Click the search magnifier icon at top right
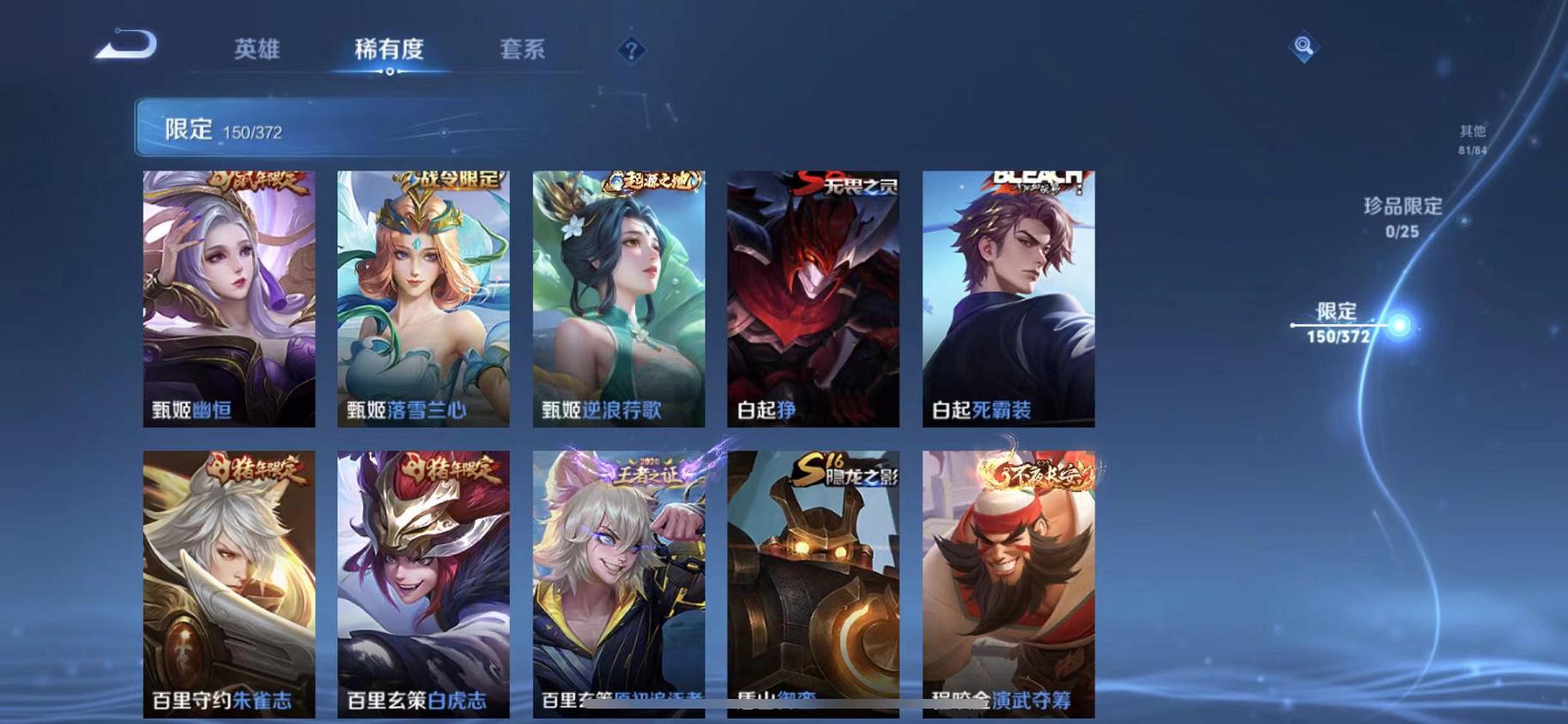This screenshot has height=724, width=1568. [x=1303, y=47]
